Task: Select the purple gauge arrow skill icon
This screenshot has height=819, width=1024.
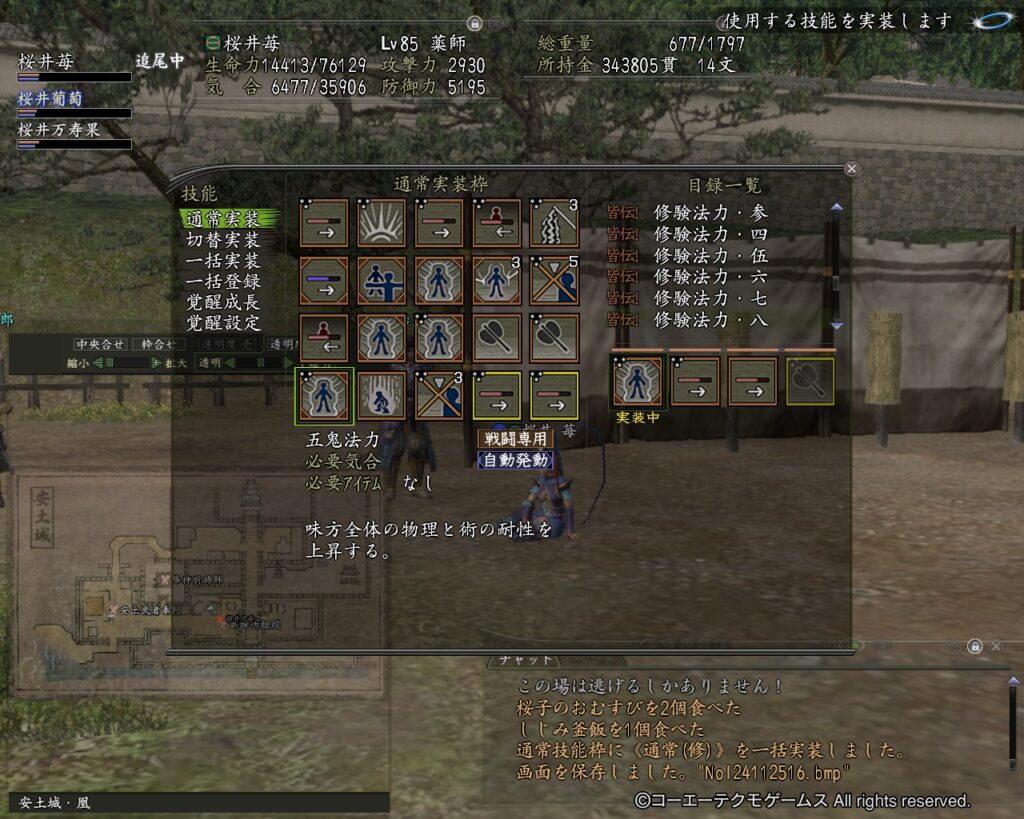Action: 324,281
